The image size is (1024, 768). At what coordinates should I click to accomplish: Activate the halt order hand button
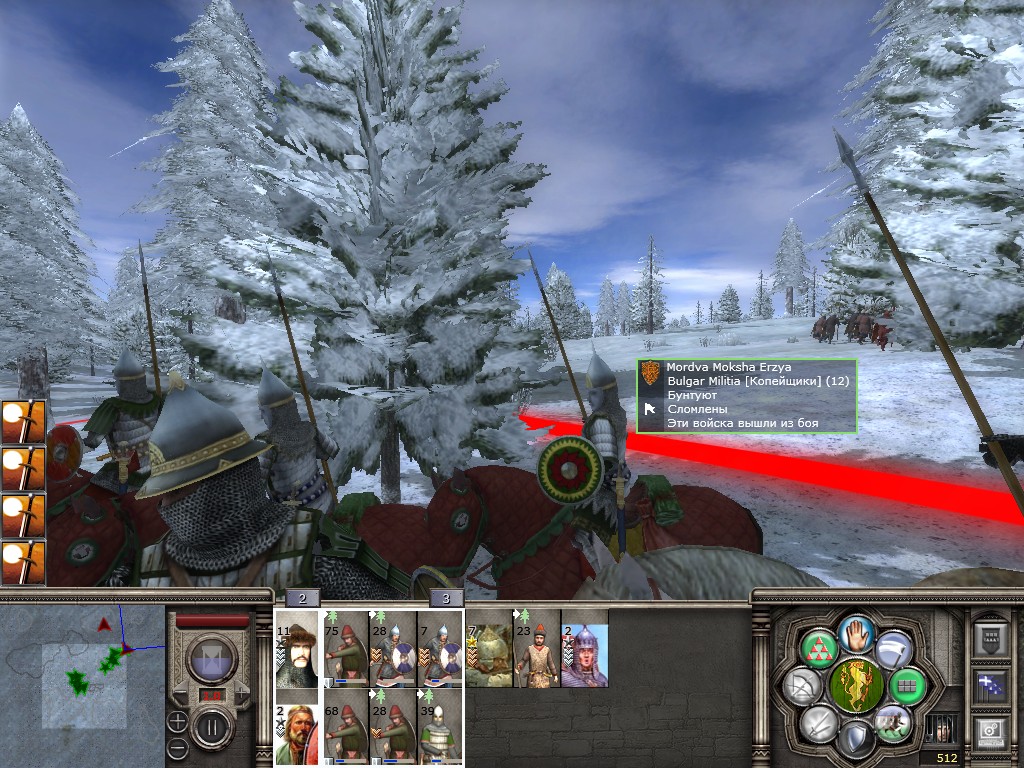(x=857, y=635)
